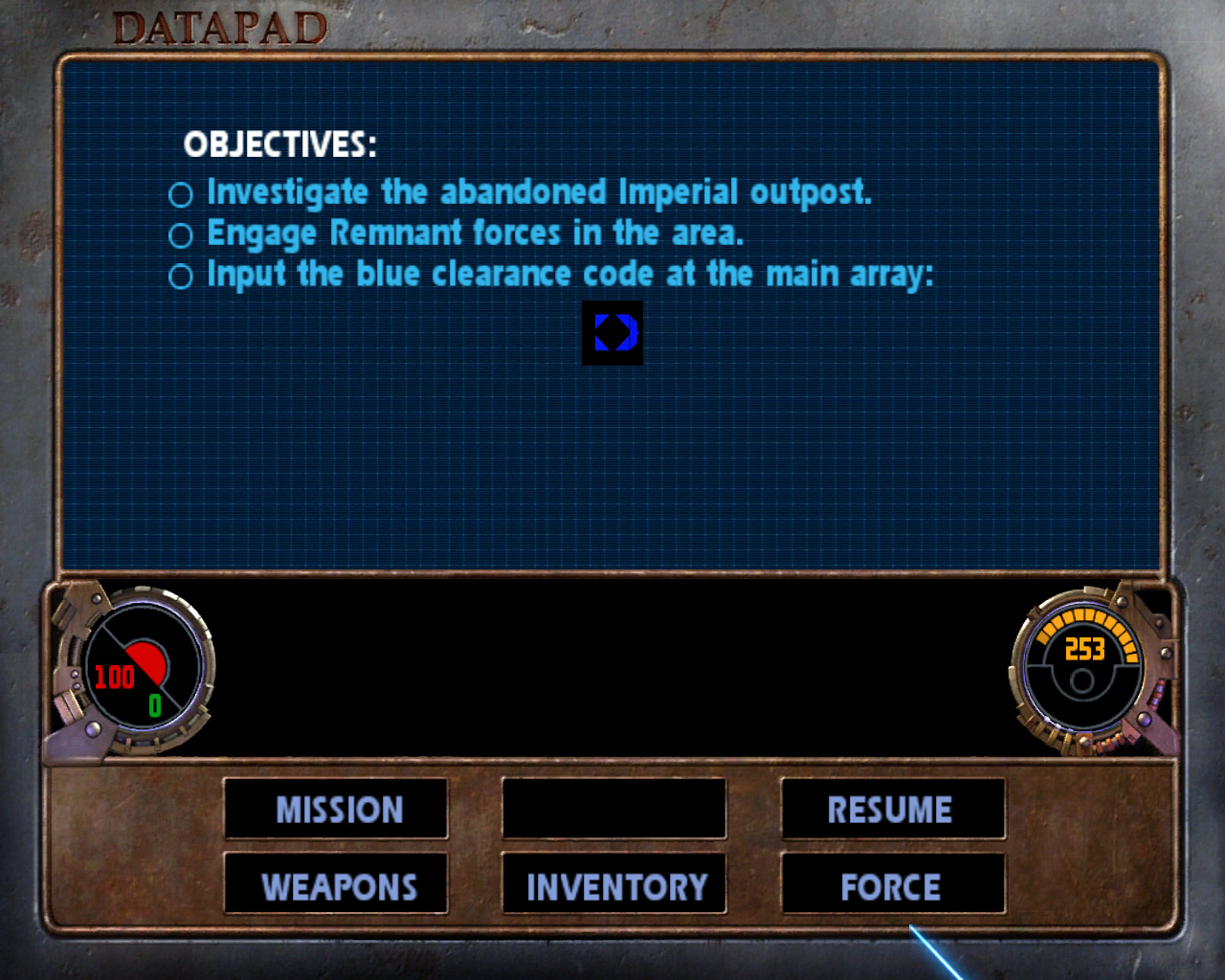Viewport: 1225px width, 980px height.
Task: Switch to the MISSION tab
Action: 336,810
